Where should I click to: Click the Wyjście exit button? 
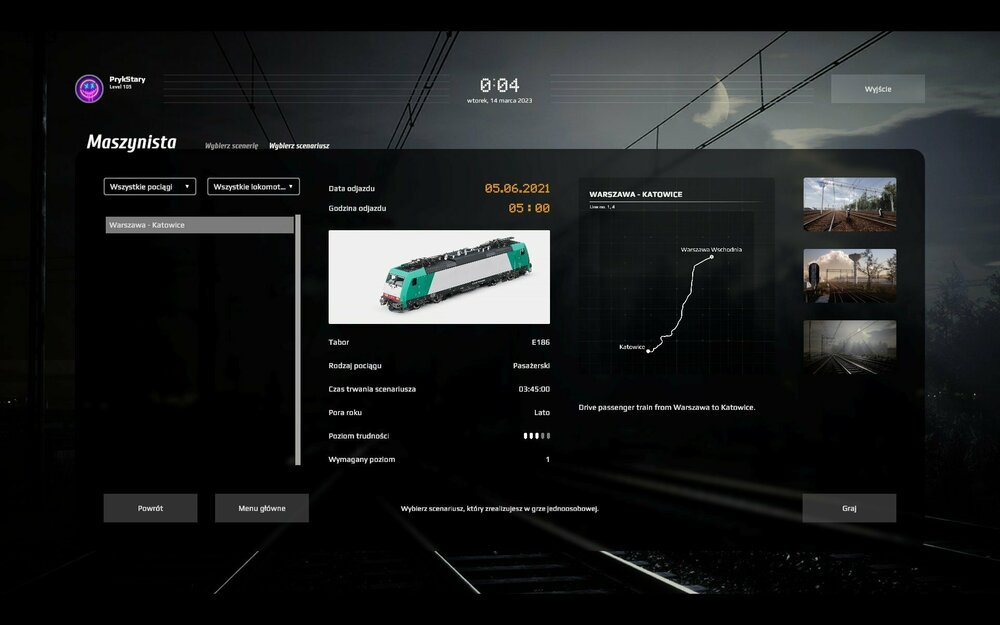[877, 89]
